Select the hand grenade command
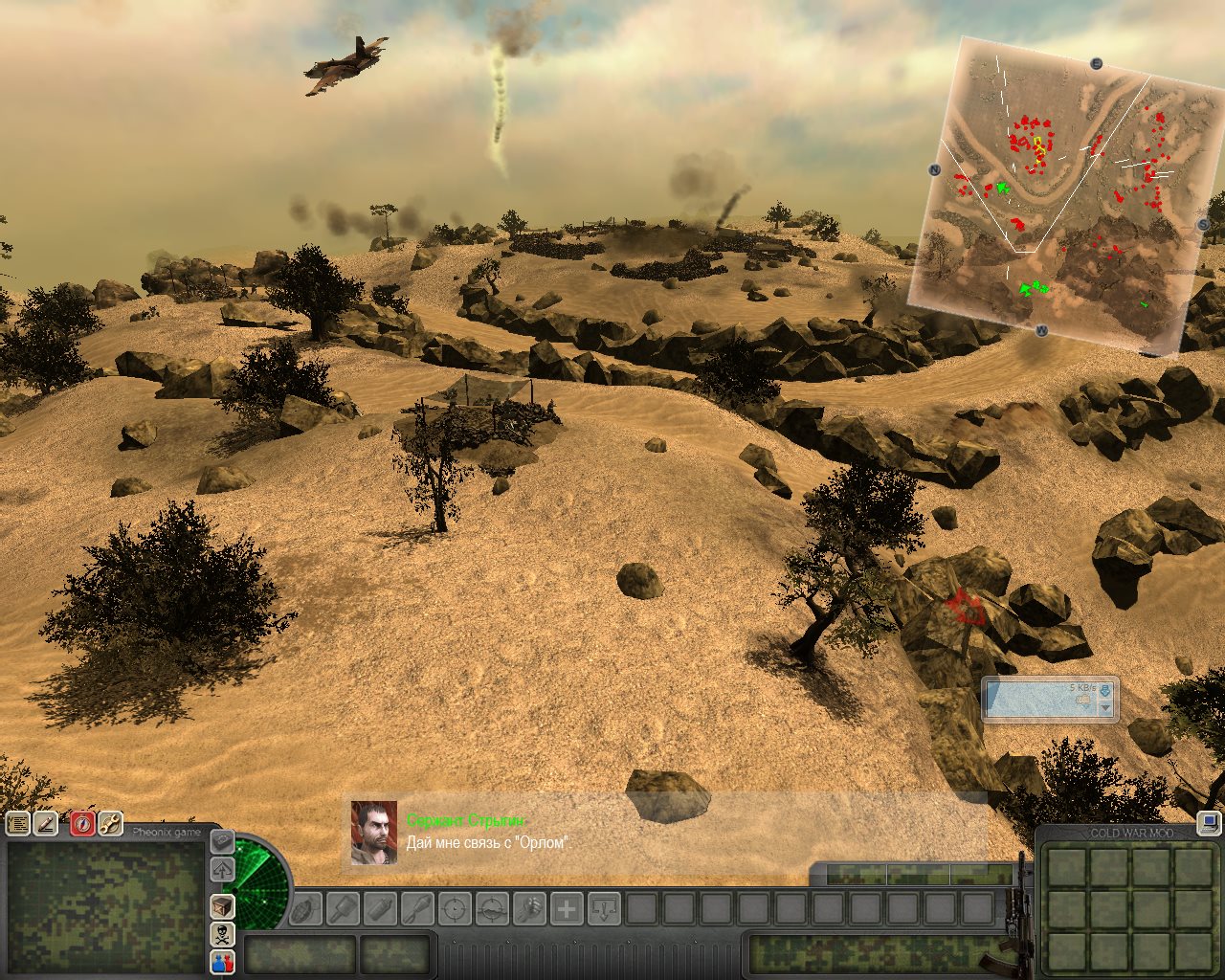This screenshot has width=1225, height=980. [x=306, y=908]
